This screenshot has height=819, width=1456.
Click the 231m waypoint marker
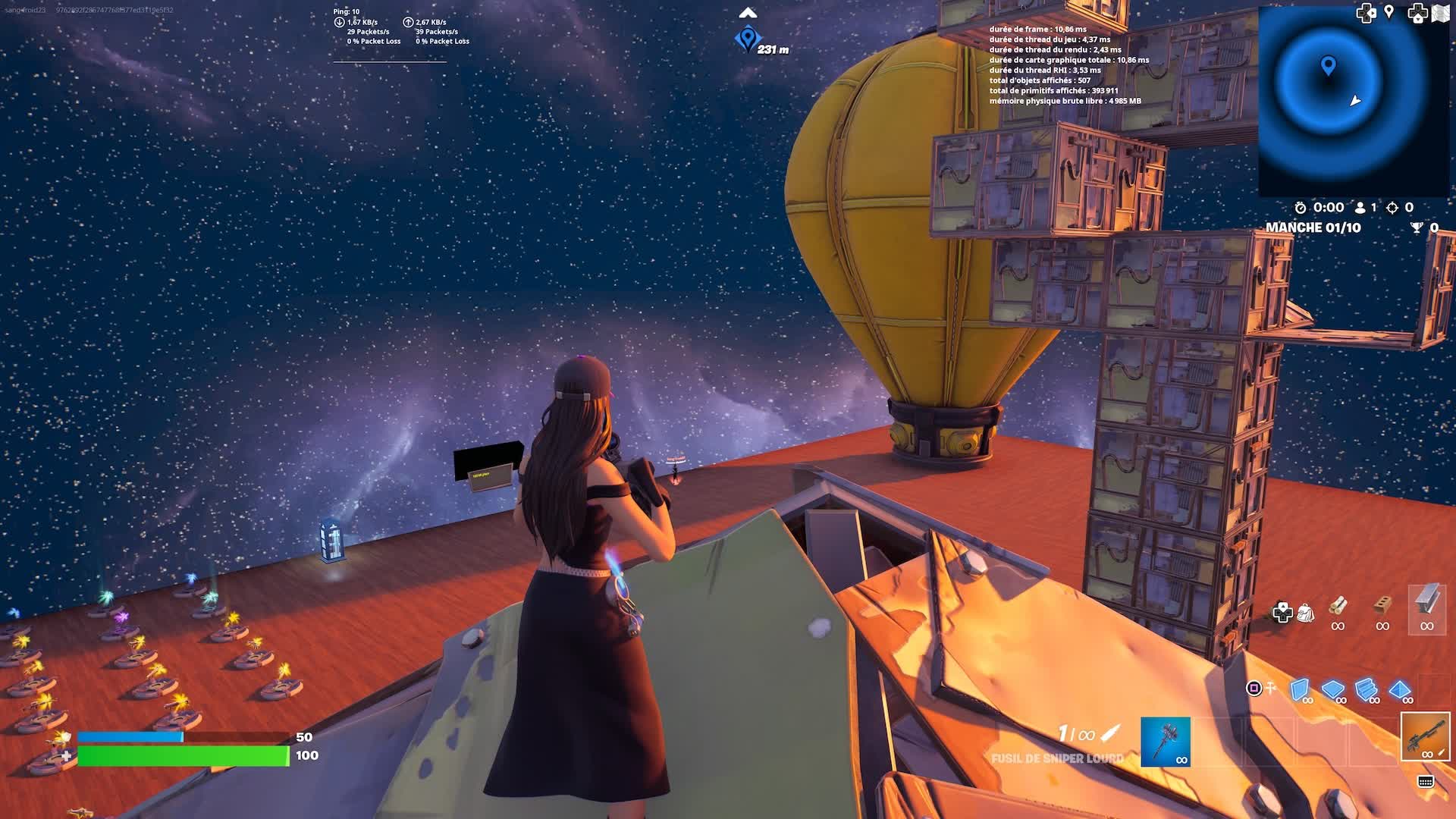(x=747, y=36)
